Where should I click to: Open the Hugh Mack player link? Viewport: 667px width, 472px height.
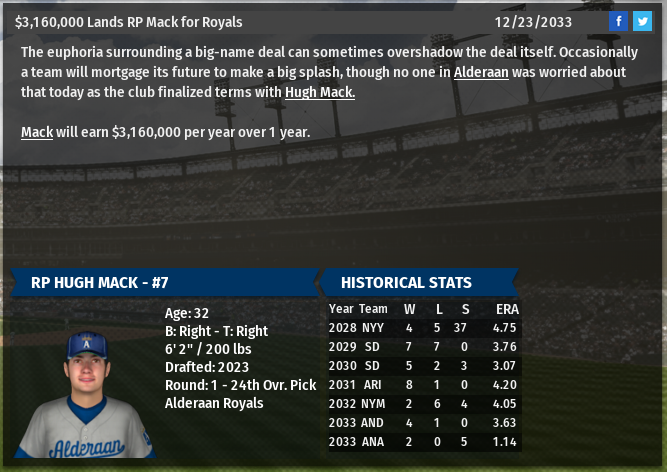pyautogui.click(x=320, y=92)
